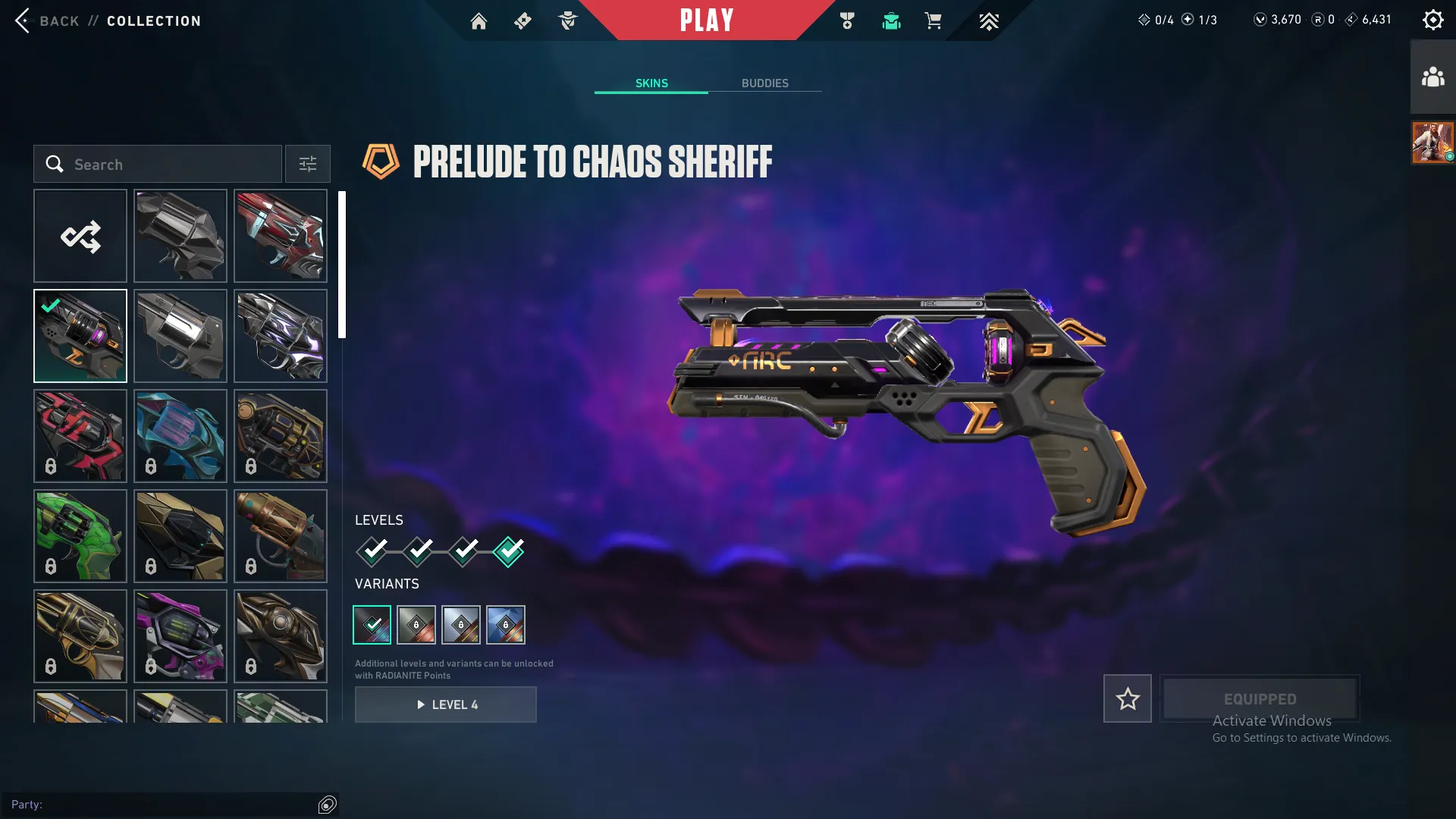Stay on the SKINS tab
Viewport: 1456px width, 819px height.
point(651,83)
